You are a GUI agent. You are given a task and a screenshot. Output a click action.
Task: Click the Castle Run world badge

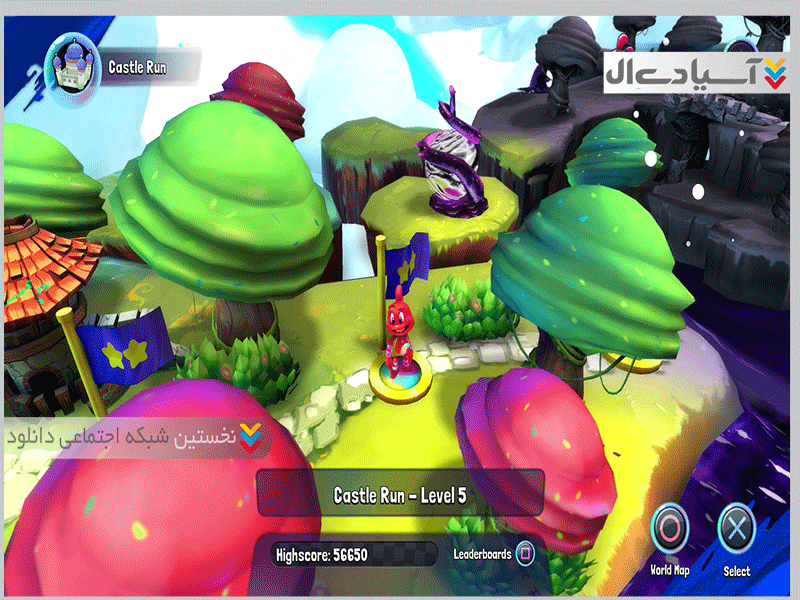coord(77,66)
